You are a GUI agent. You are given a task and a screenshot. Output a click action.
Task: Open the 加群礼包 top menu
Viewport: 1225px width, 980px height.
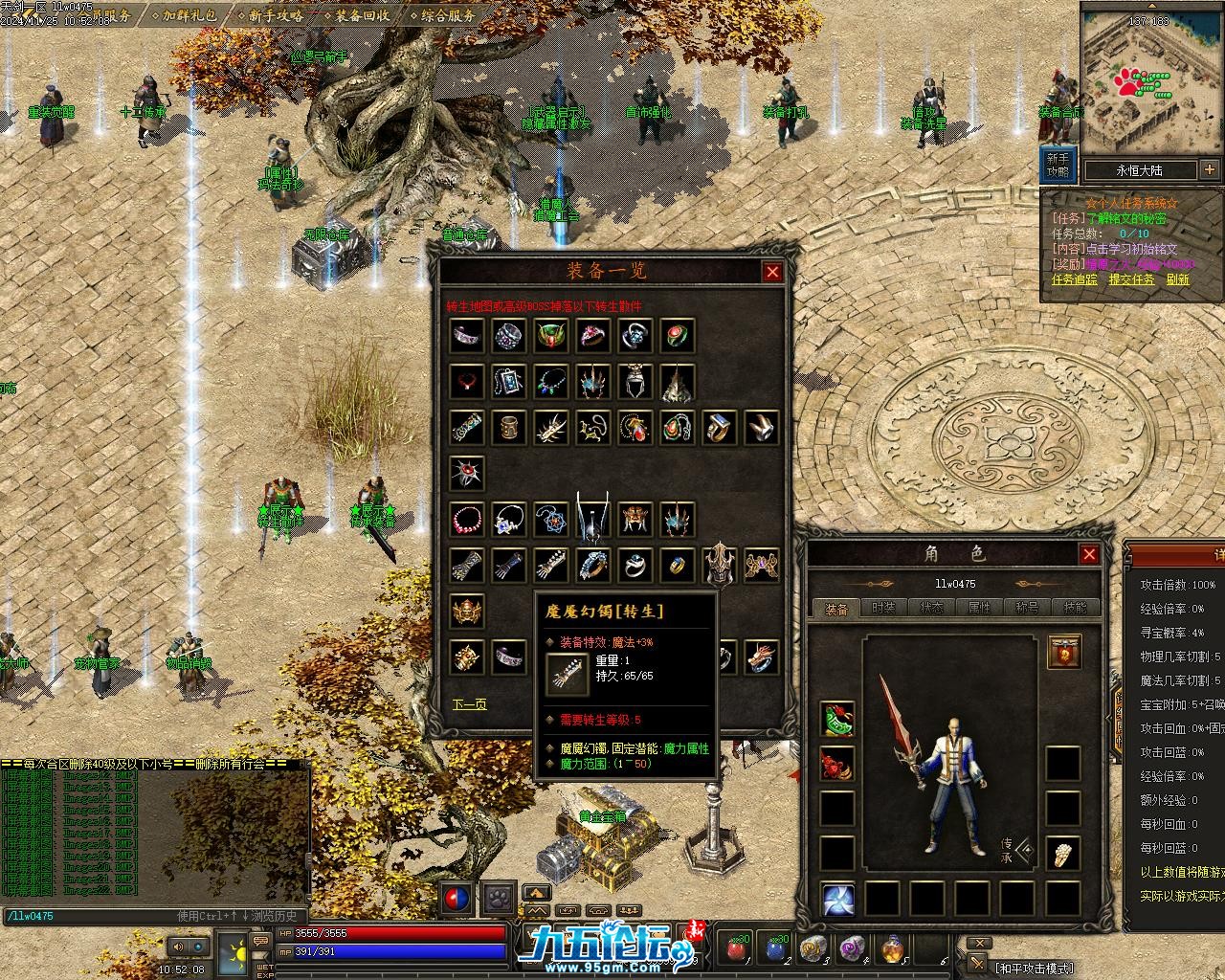189,15
